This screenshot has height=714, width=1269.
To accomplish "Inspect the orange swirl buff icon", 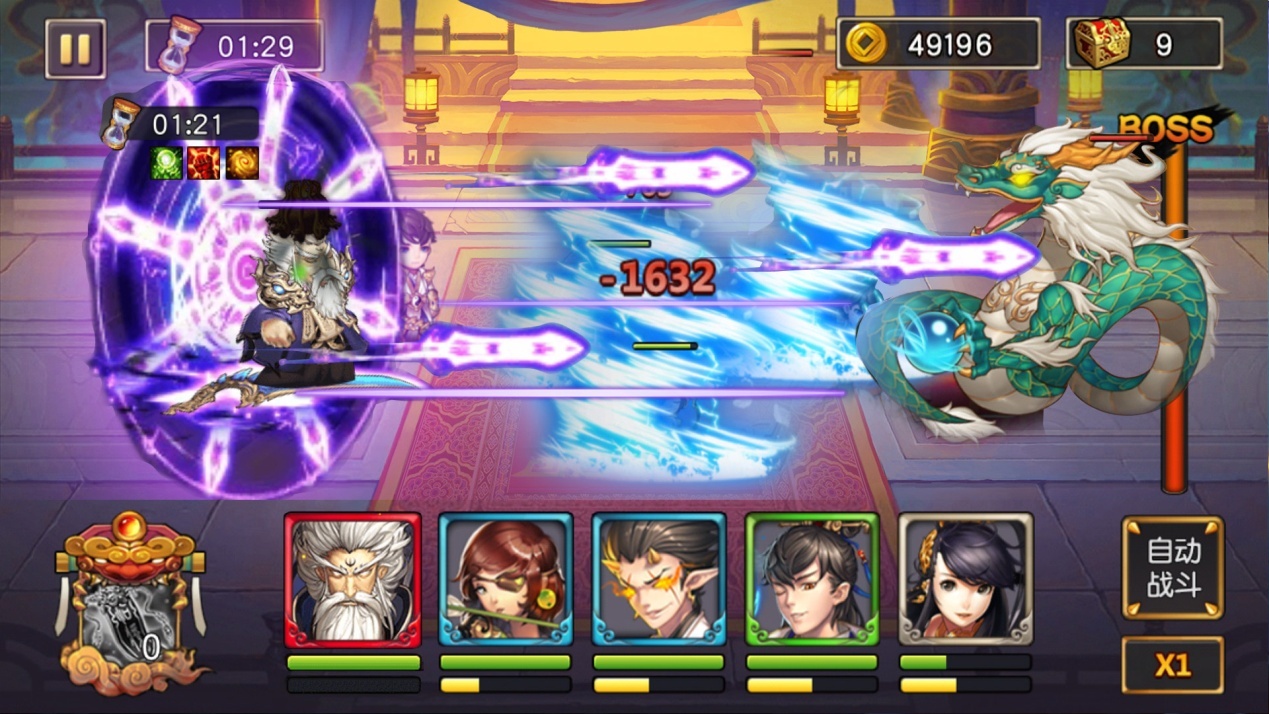I will click(x=242, y=163).
